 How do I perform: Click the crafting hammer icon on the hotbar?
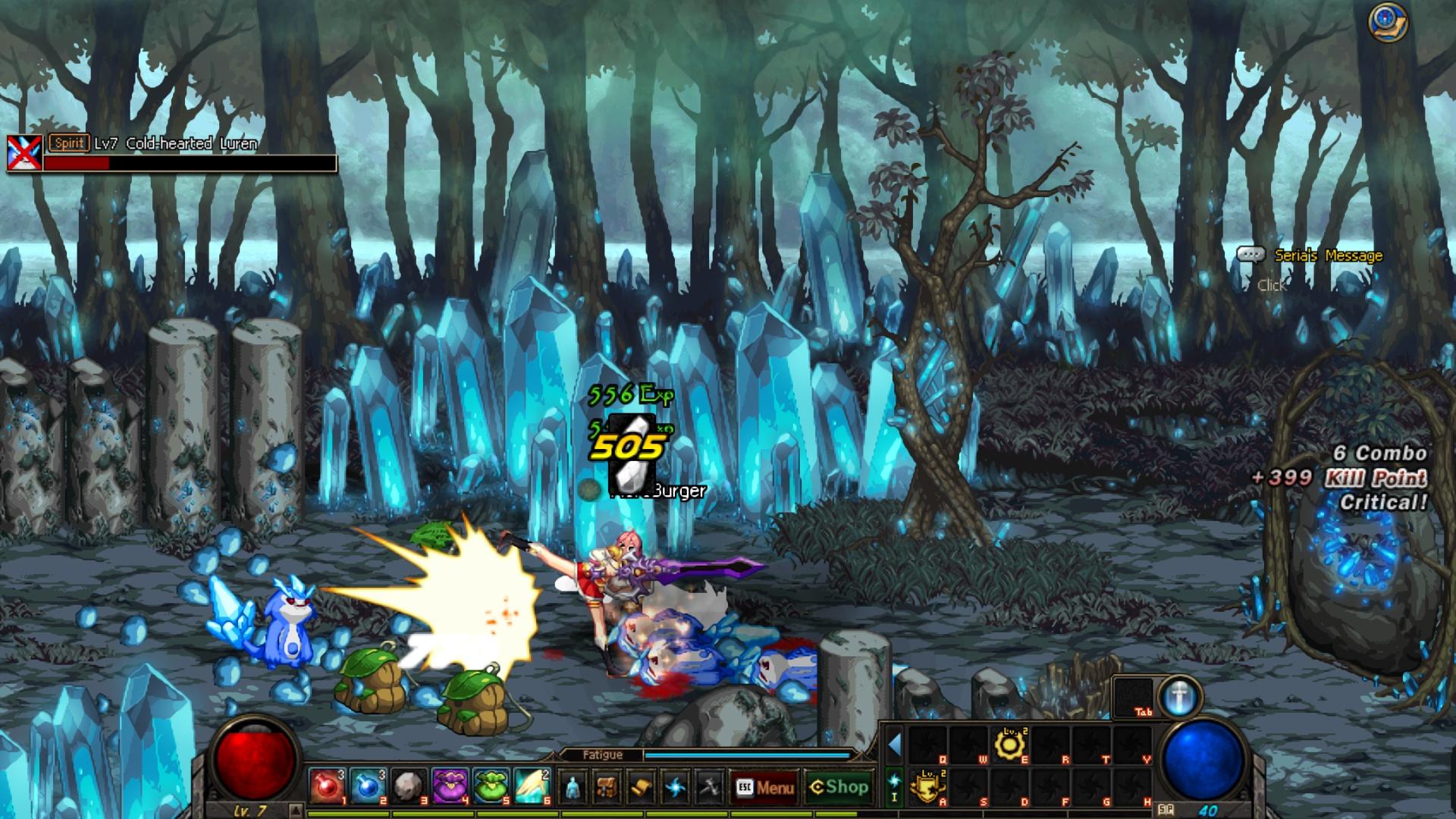[711, 789]
